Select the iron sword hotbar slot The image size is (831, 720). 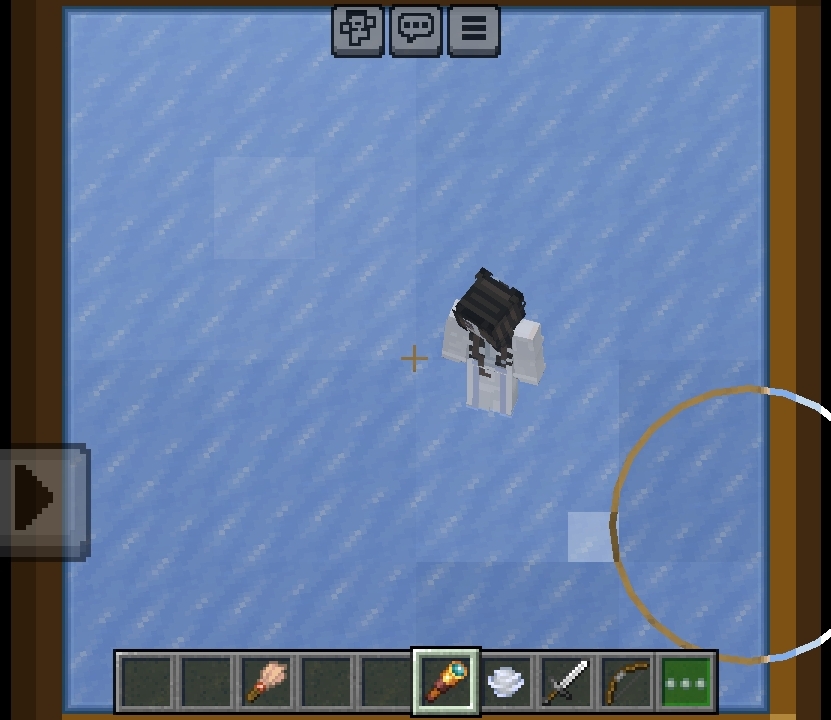pyautogui.click(x=566, y=682)
